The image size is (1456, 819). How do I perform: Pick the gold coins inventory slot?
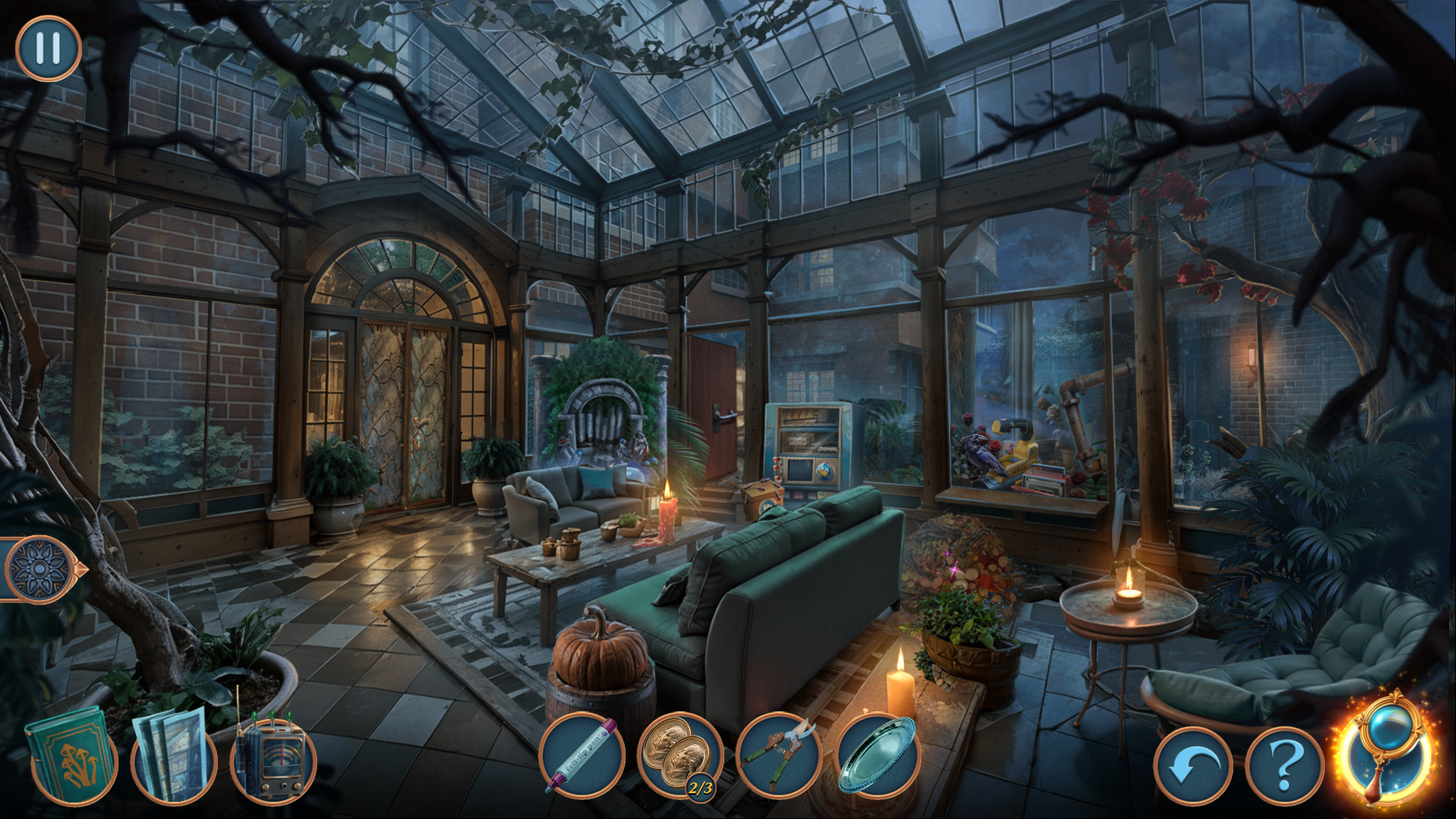(x=680, y=755)
